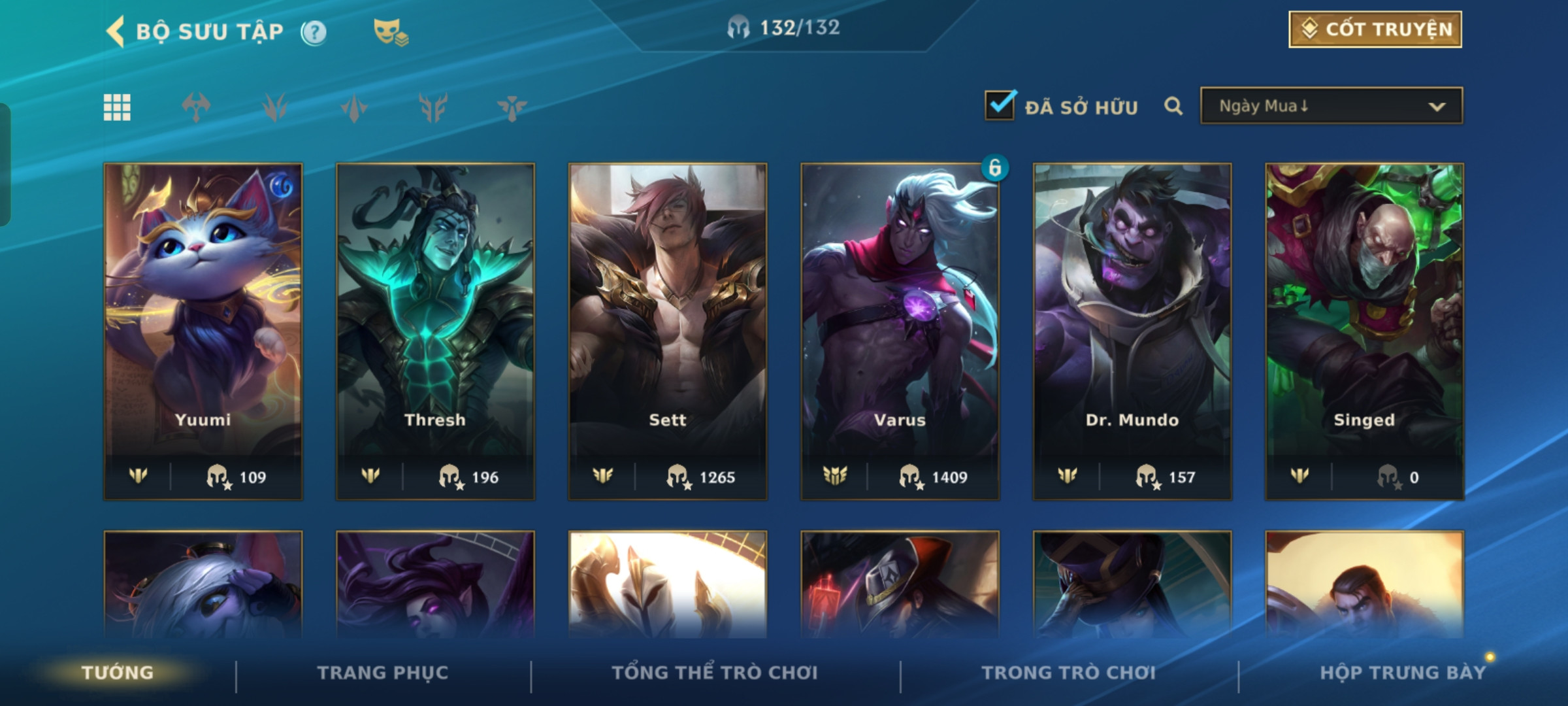1568x706 pixels.
Task: Switch to the Trang Phục tab
Action: pyautogui.click(x=383, y=673)
